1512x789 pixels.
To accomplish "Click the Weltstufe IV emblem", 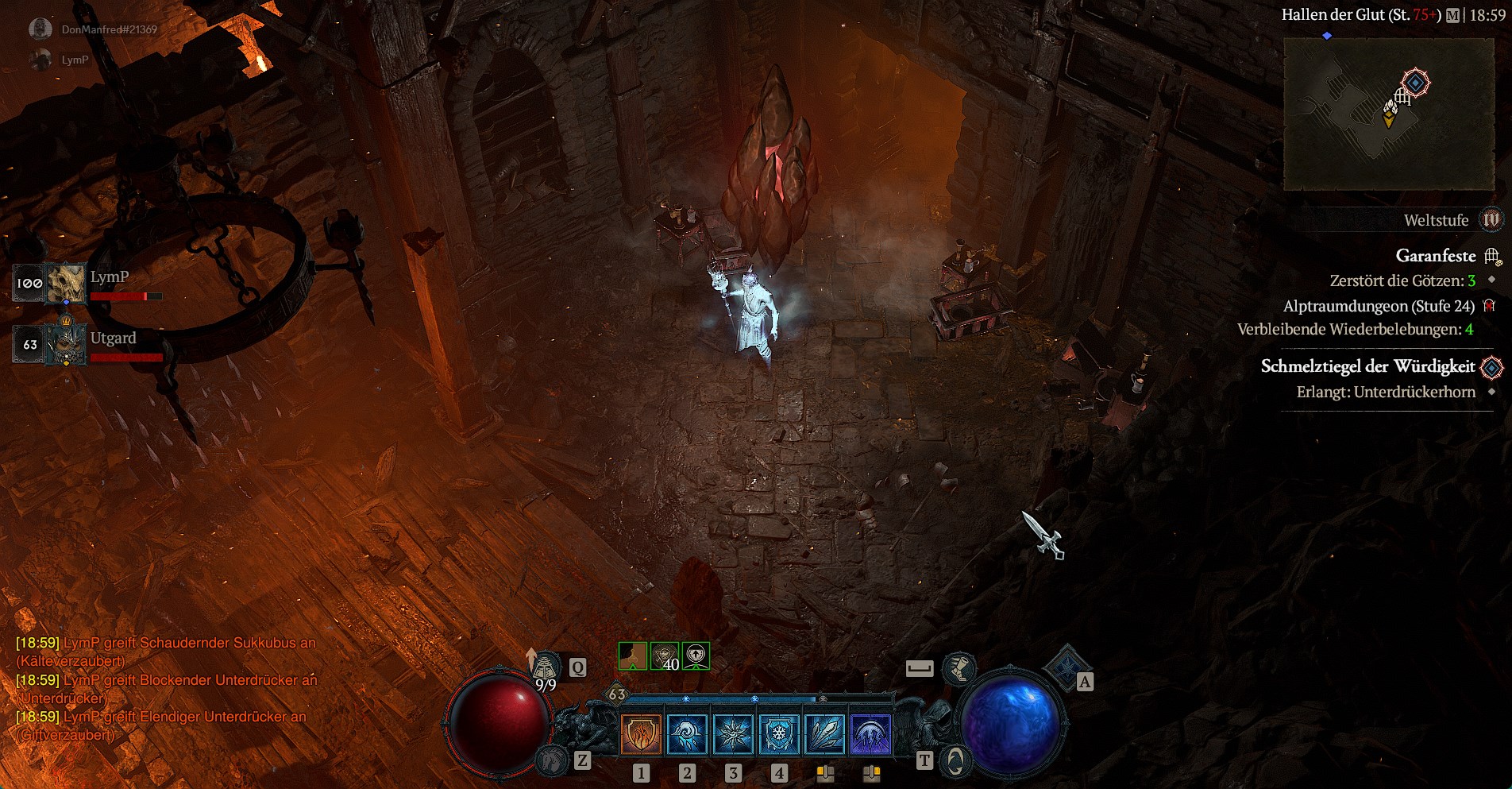I will 1491,220.
